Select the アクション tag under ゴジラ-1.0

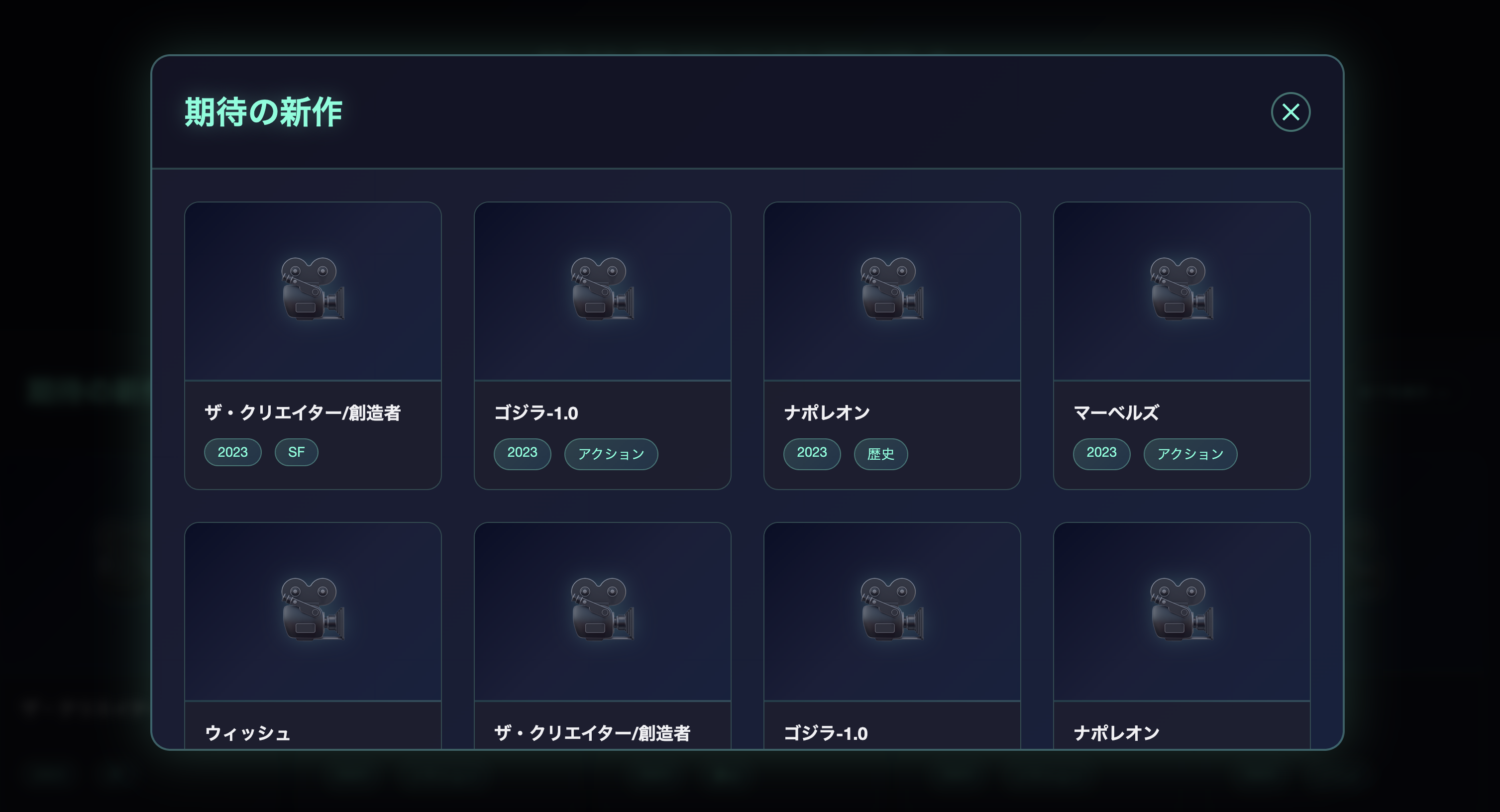tap(611, 453)
